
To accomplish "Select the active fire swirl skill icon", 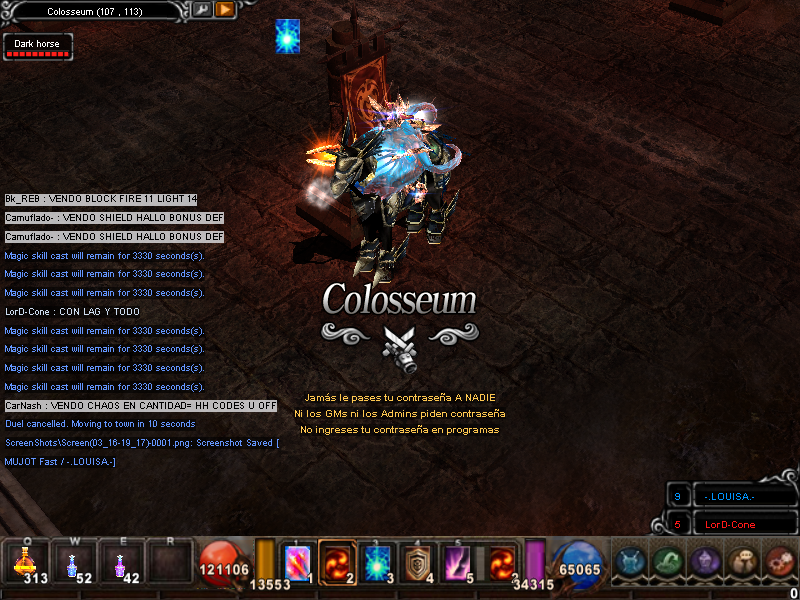I will click(501, 562).
